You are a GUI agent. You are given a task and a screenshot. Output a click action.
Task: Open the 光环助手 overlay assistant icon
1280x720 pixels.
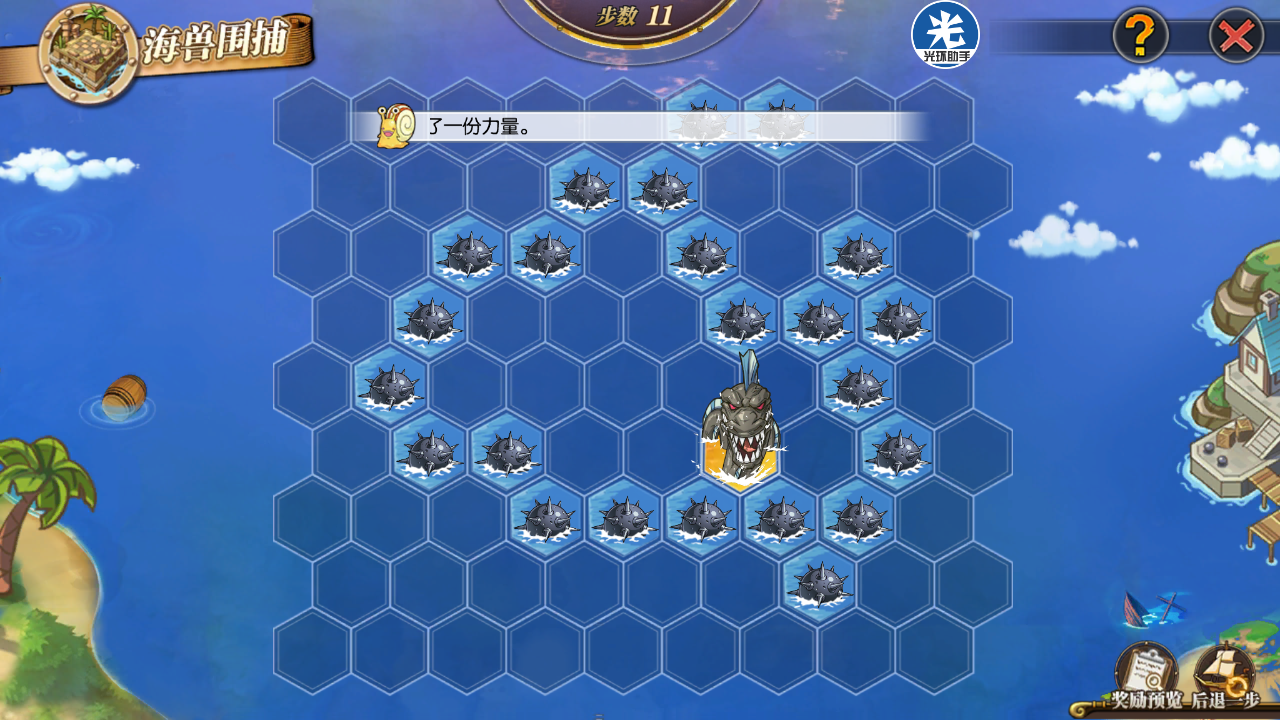tap(945, 35)
